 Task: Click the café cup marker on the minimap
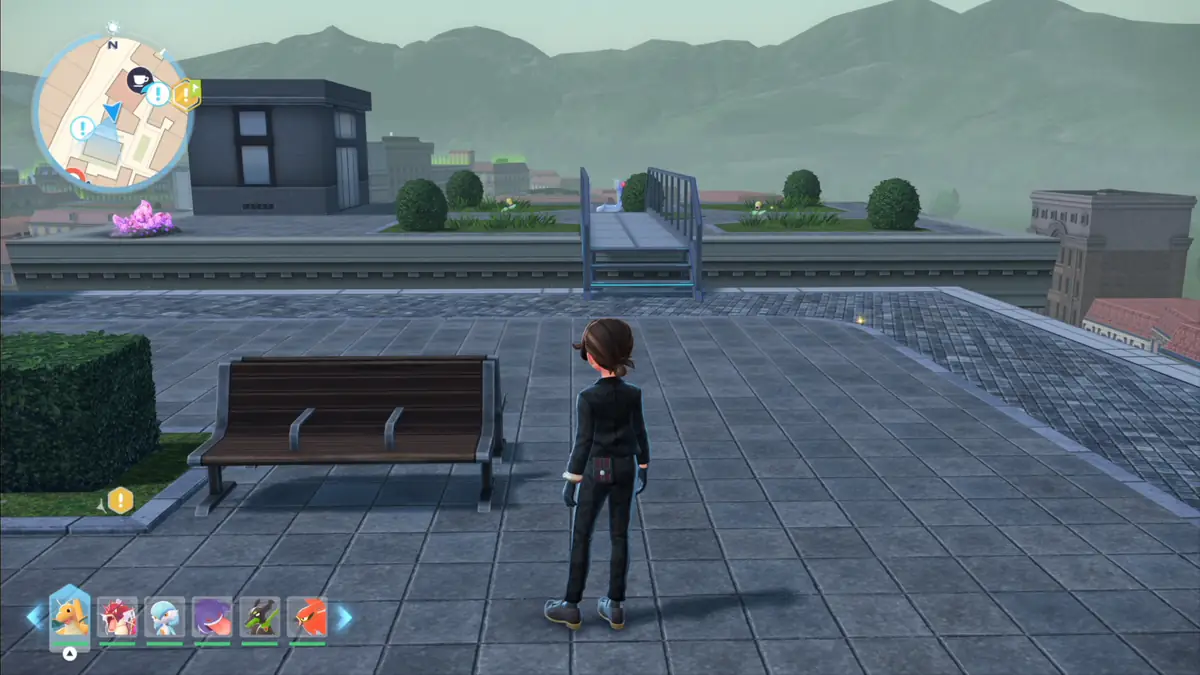138,78
